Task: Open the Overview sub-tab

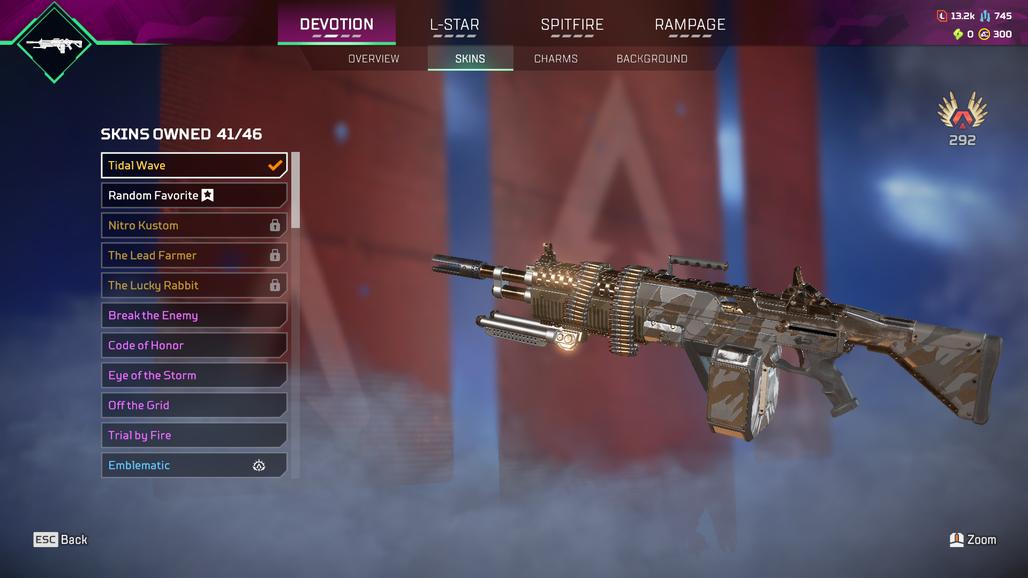Action: (373, 59)
